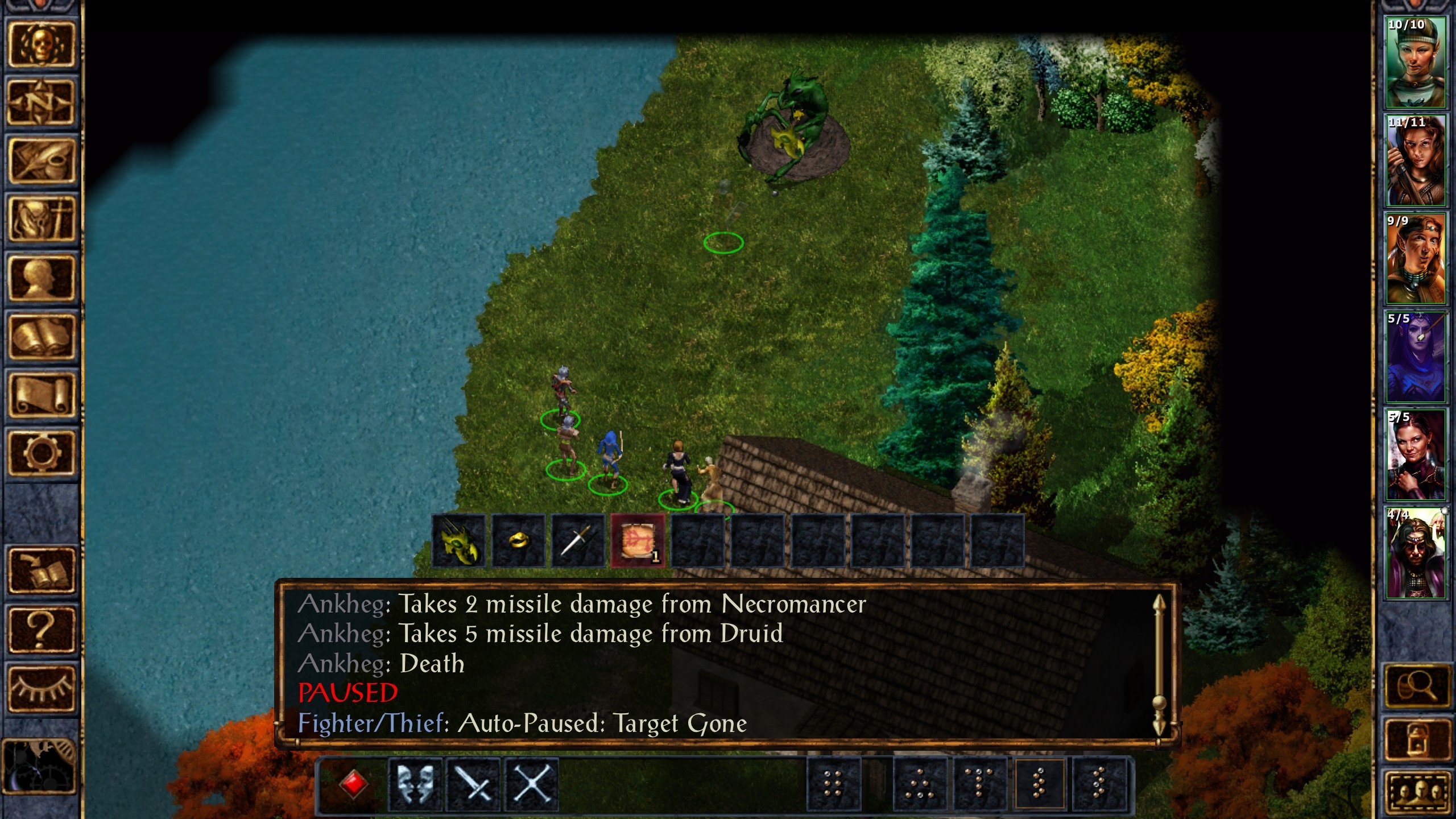The image size is (1456, 819).
Task: Toggle the interface with the closed-eye button
Action: pos(40,688)
